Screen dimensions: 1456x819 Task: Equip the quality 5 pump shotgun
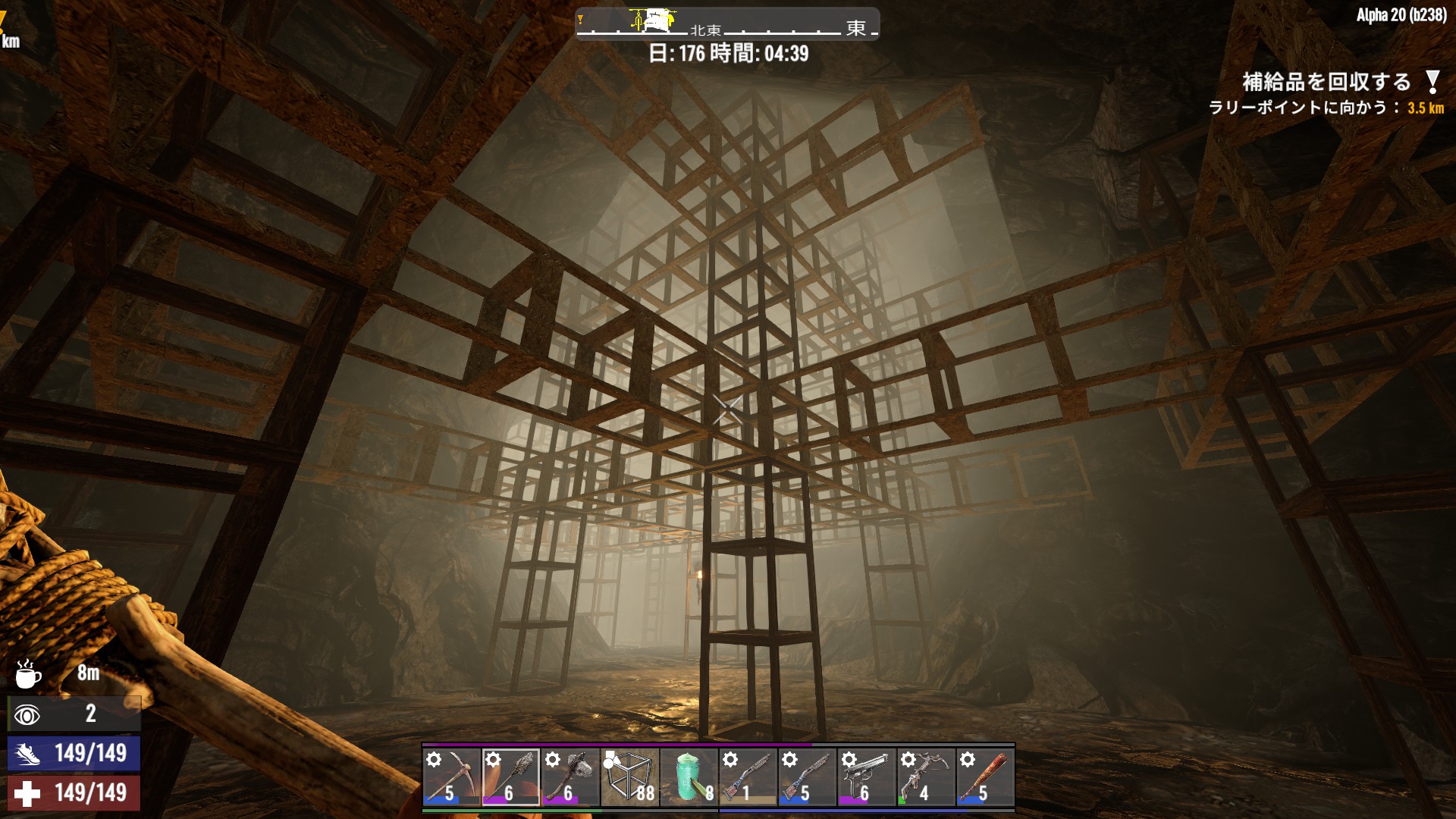point(807,777)
